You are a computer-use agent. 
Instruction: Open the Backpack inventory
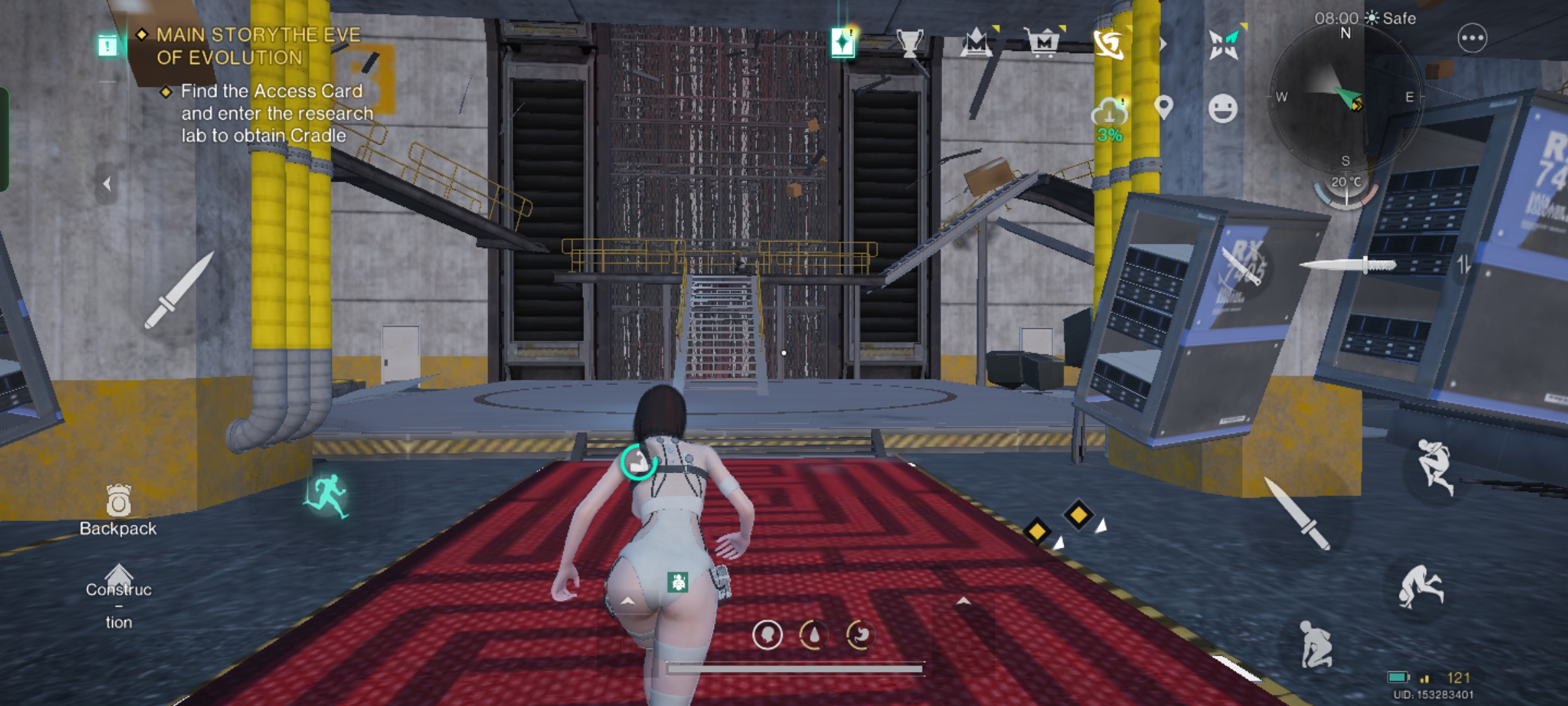coord(118,511)
